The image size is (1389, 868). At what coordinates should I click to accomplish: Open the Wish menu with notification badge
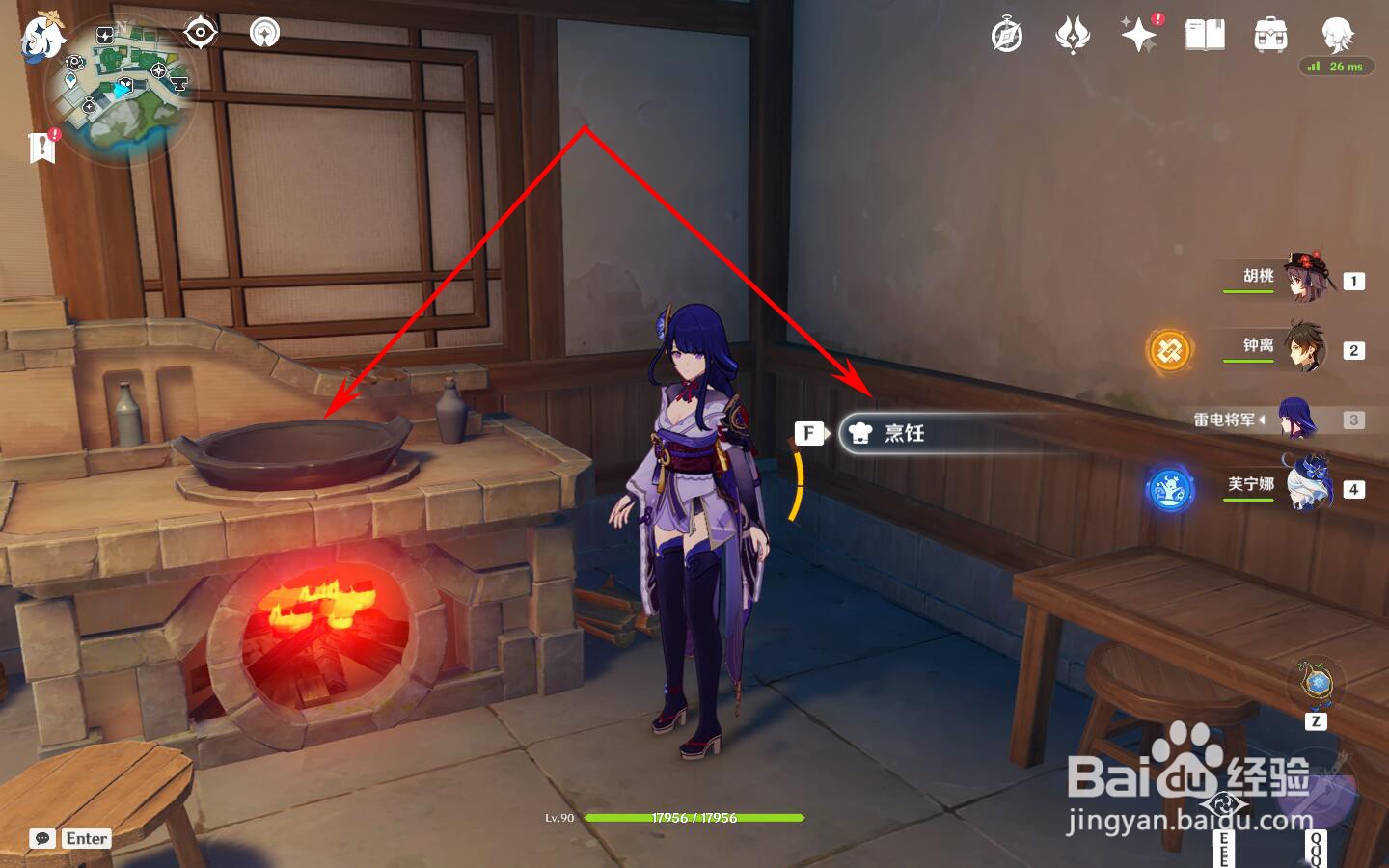tap(1139, 36)
